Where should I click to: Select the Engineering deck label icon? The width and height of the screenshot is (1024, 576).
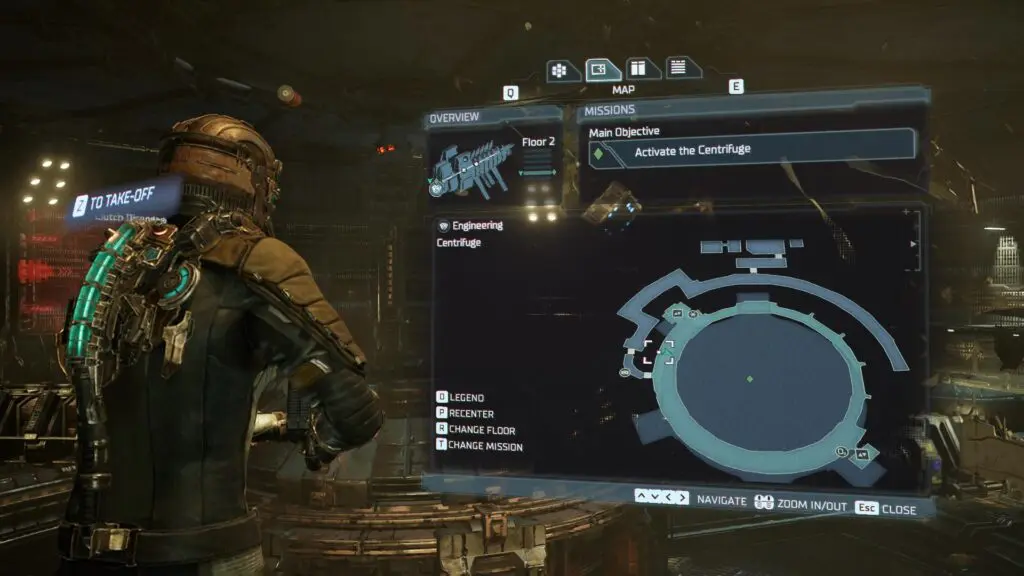click(x=444, y=226)
